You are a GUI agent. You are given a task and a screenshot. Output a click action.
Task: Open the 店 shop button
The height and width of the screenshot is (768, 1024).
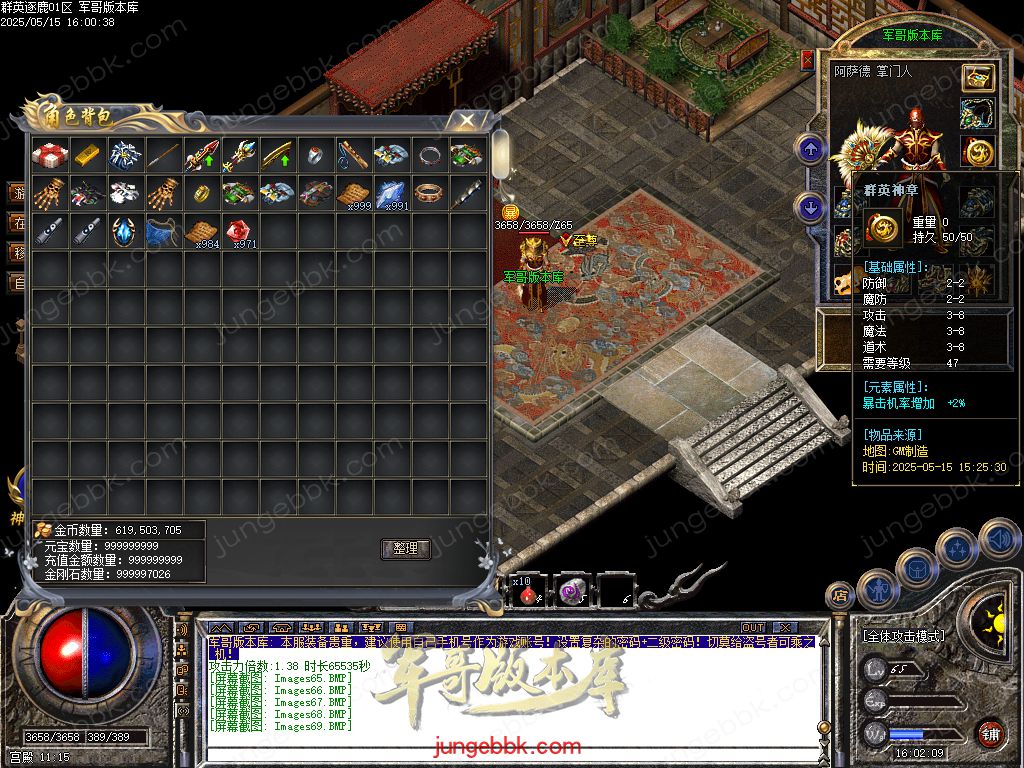pos(840,597)
